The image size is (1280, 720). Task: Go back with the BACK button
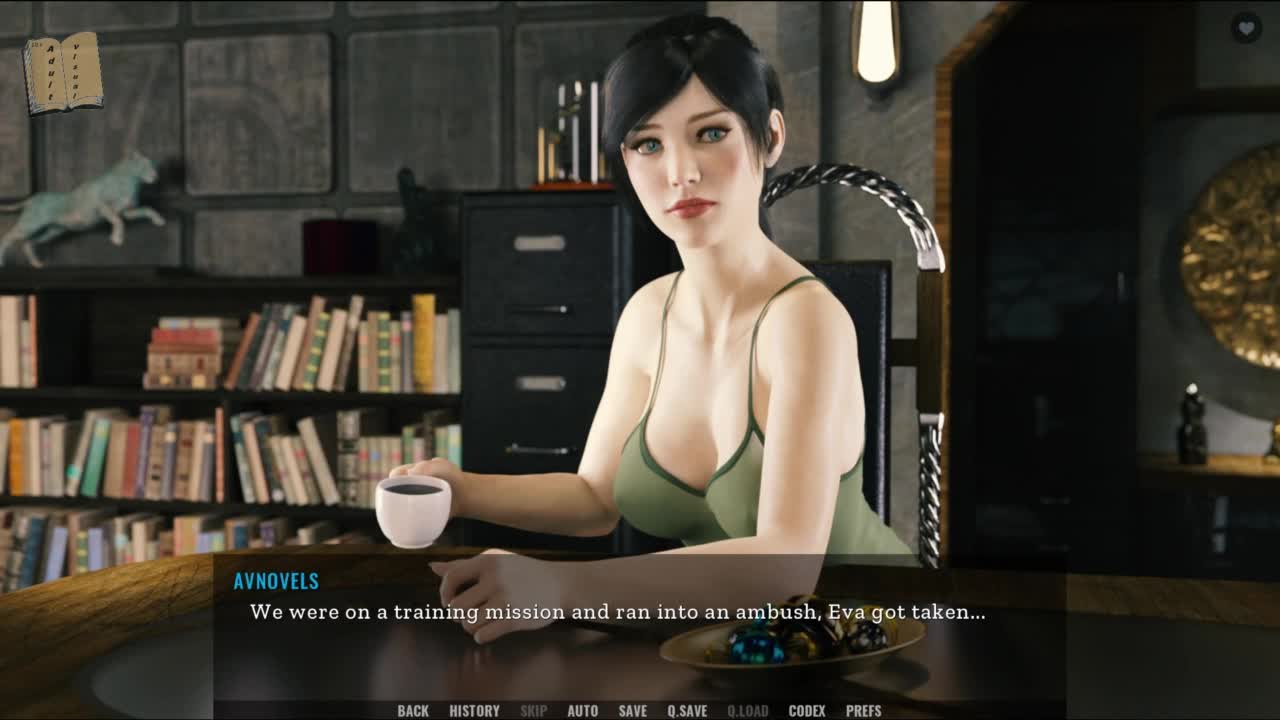pyautogui.click(x=413, y=711)
